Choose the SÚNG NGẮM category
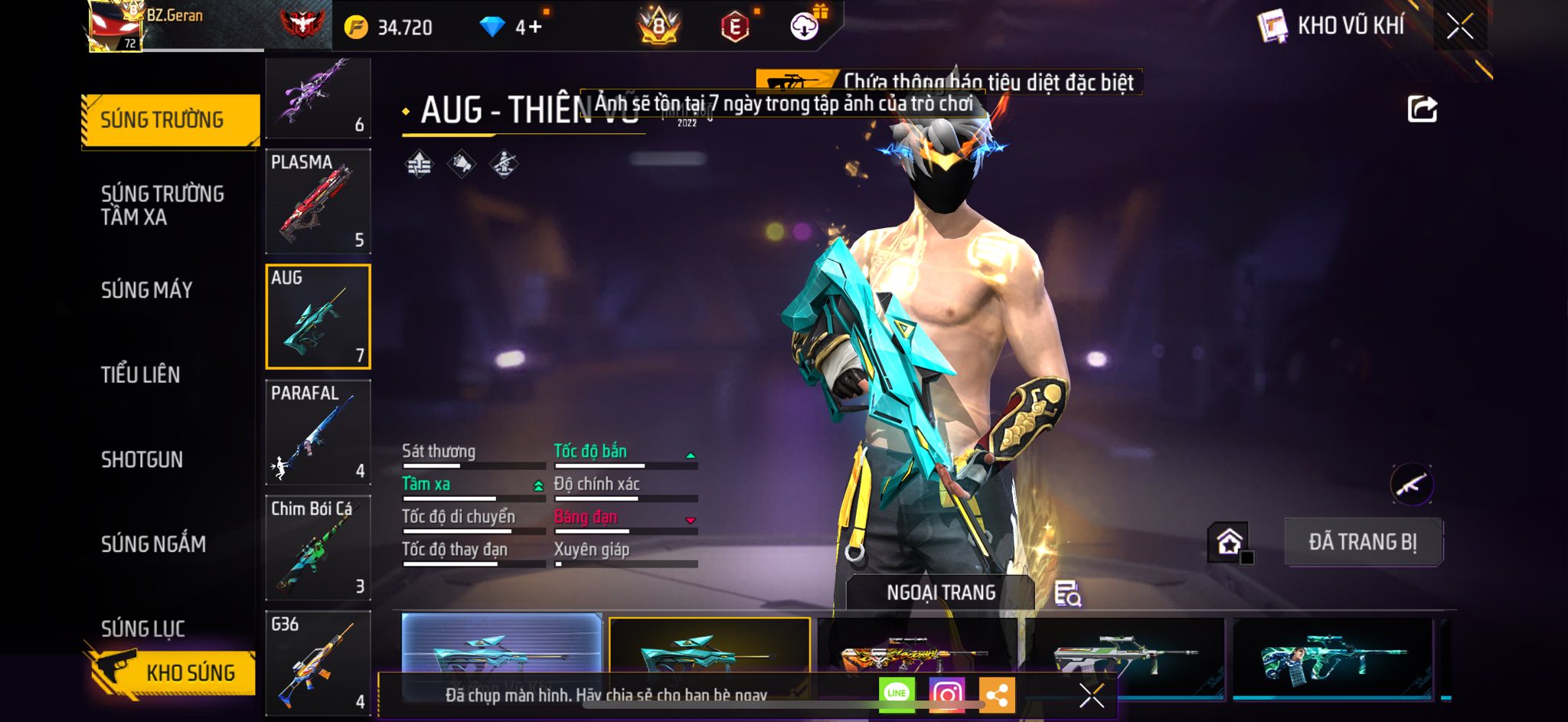Image resolution: width=1568 pixels, height=722 pixels. [153, 544]
